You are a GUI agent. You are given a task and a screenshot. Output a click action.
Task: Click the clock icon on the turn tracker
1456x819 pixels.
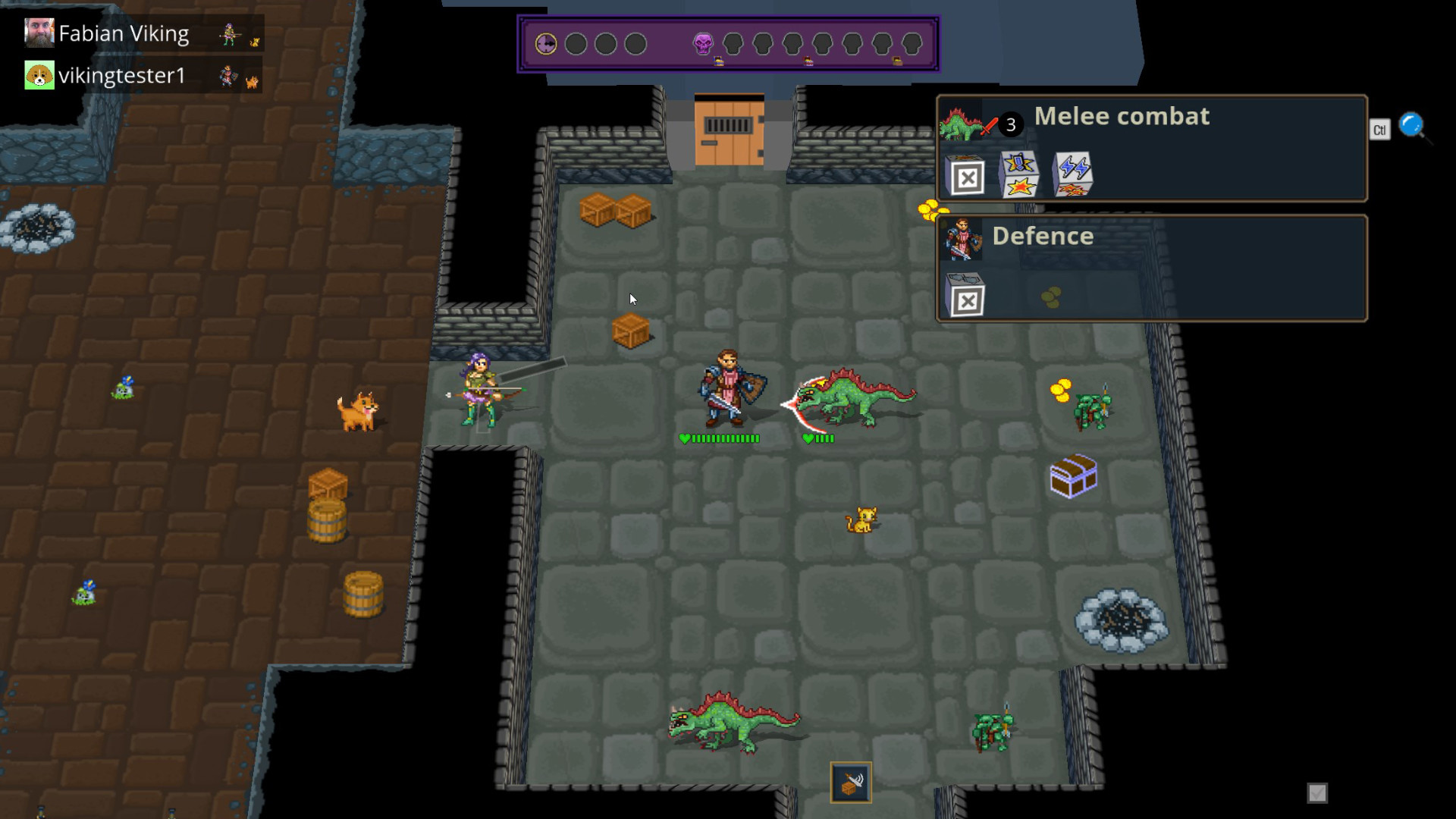(x=545, y=43)
